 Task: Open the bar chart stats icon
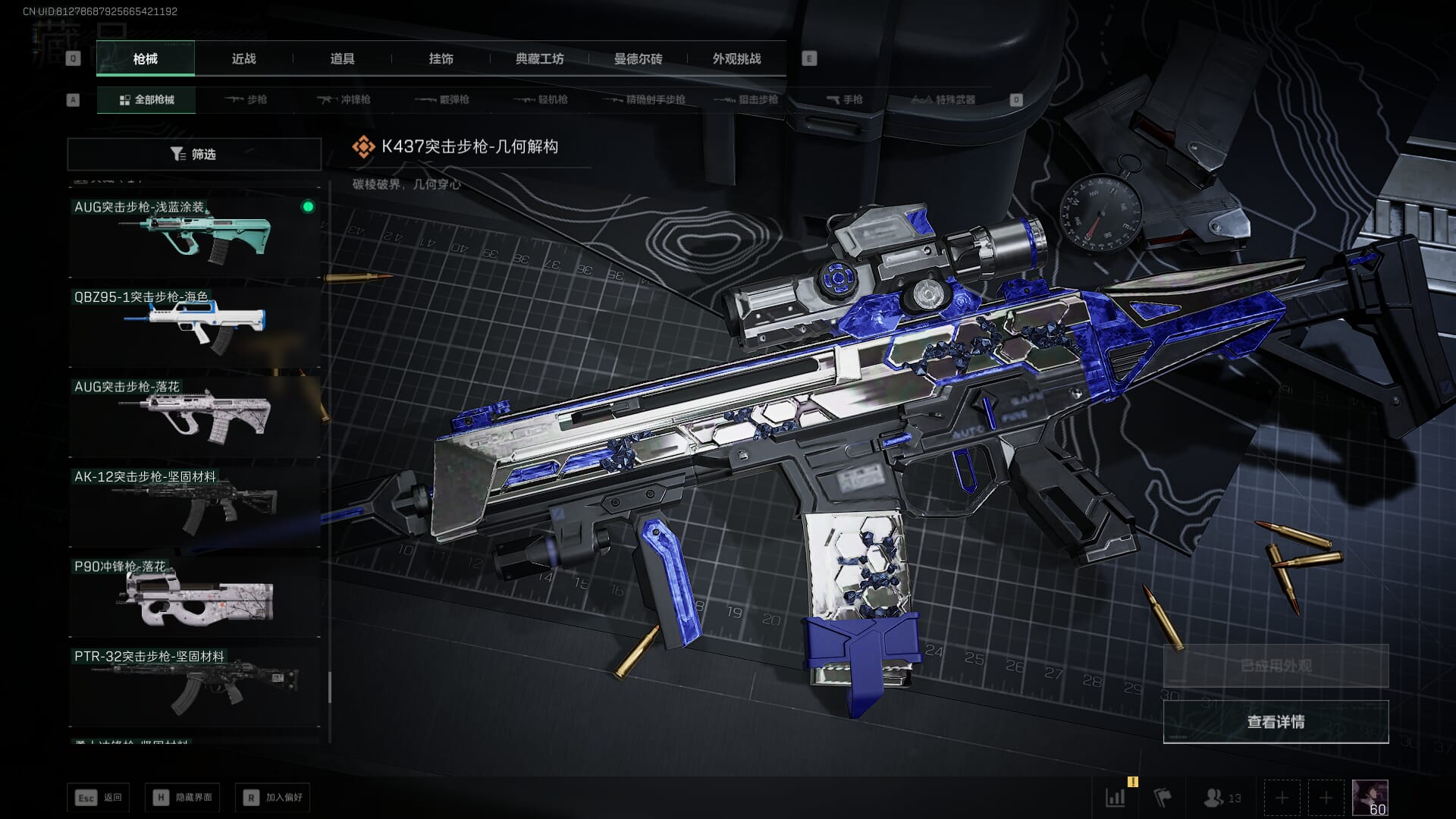[x=1116, y=798]
